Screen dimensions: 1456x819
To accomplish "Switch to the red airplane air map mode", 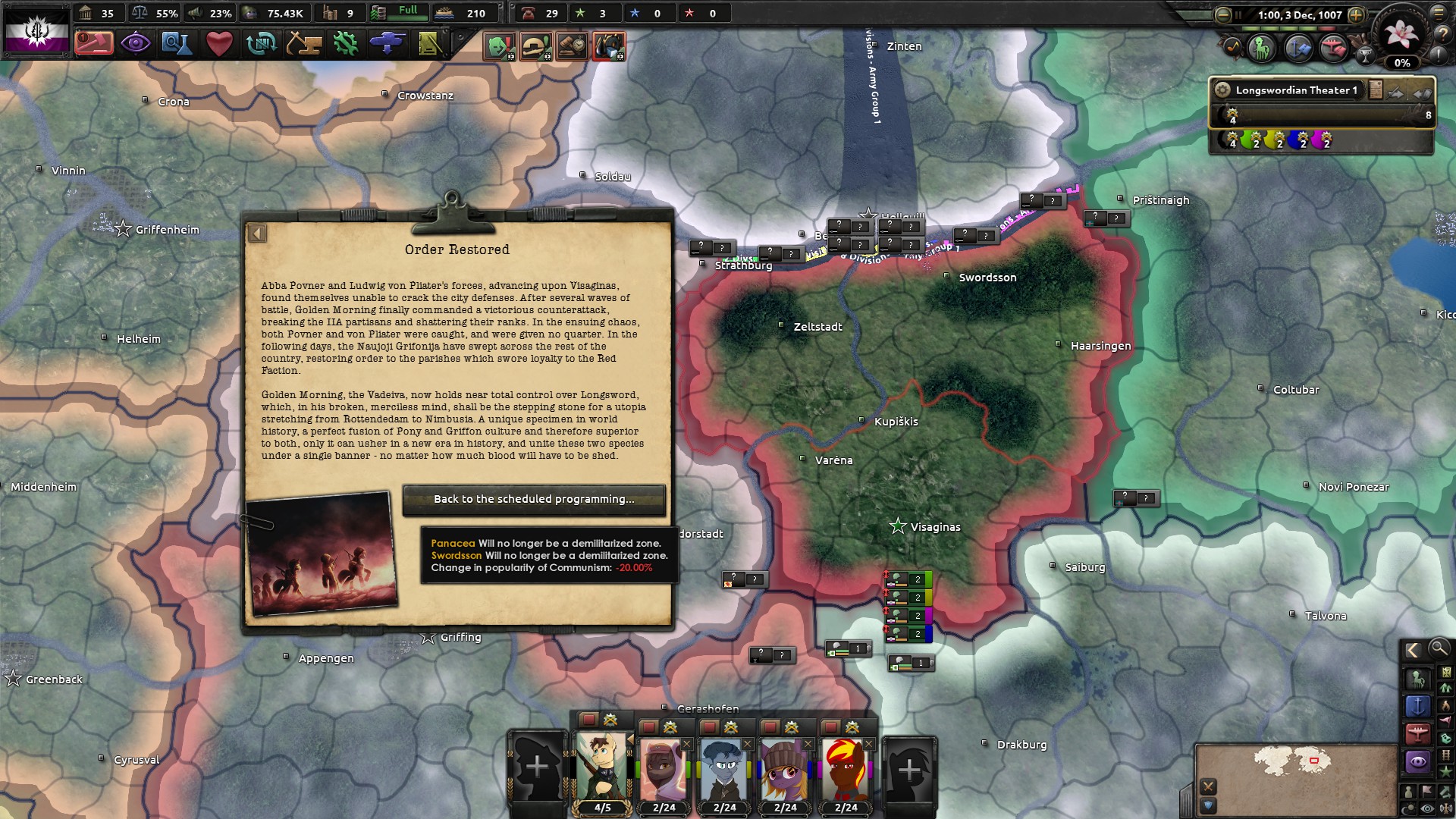I will pos(1417,734).
